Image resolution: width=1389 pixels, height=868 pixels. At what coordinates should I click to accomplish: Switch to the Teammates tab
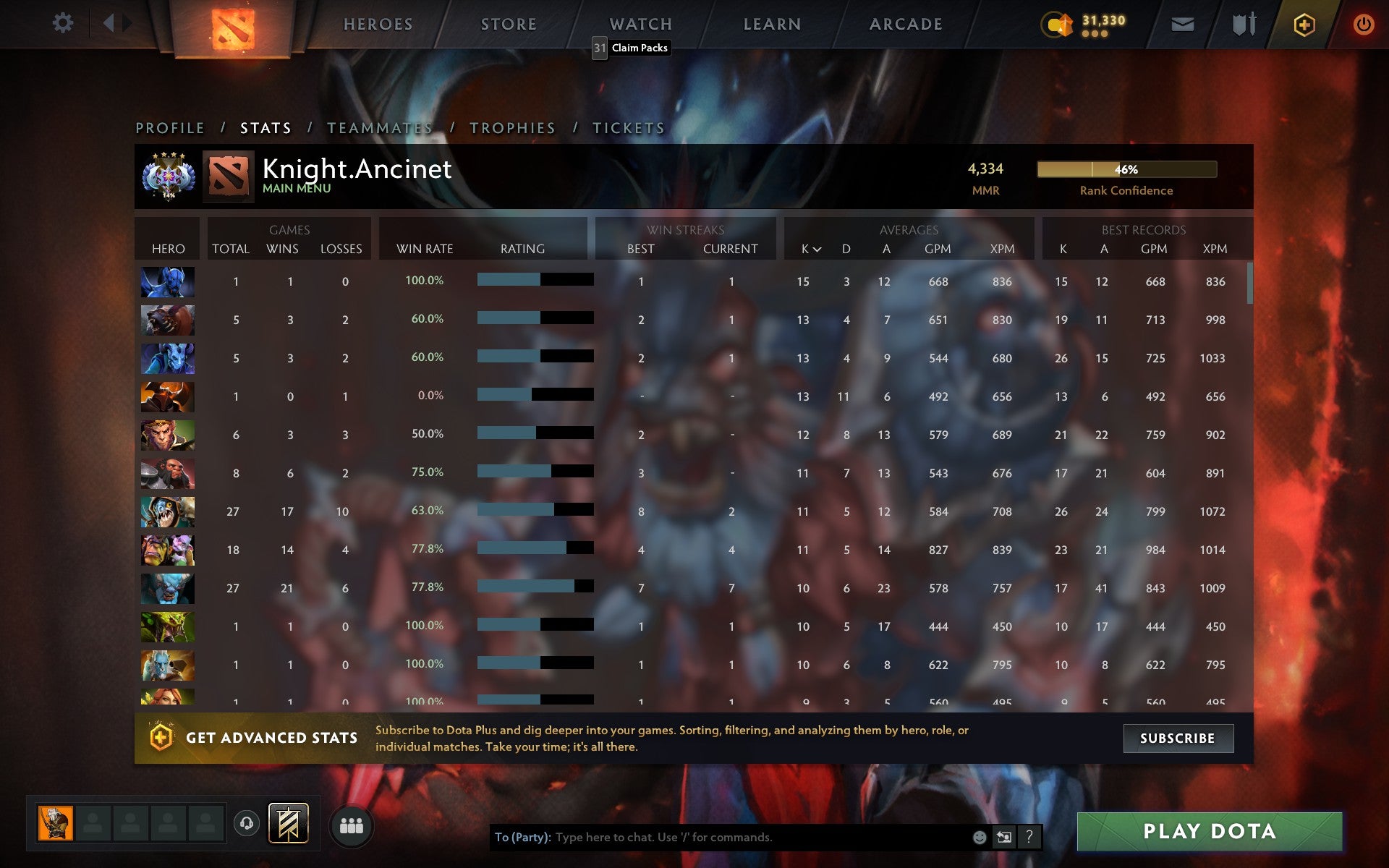click(x=379, y=127)
